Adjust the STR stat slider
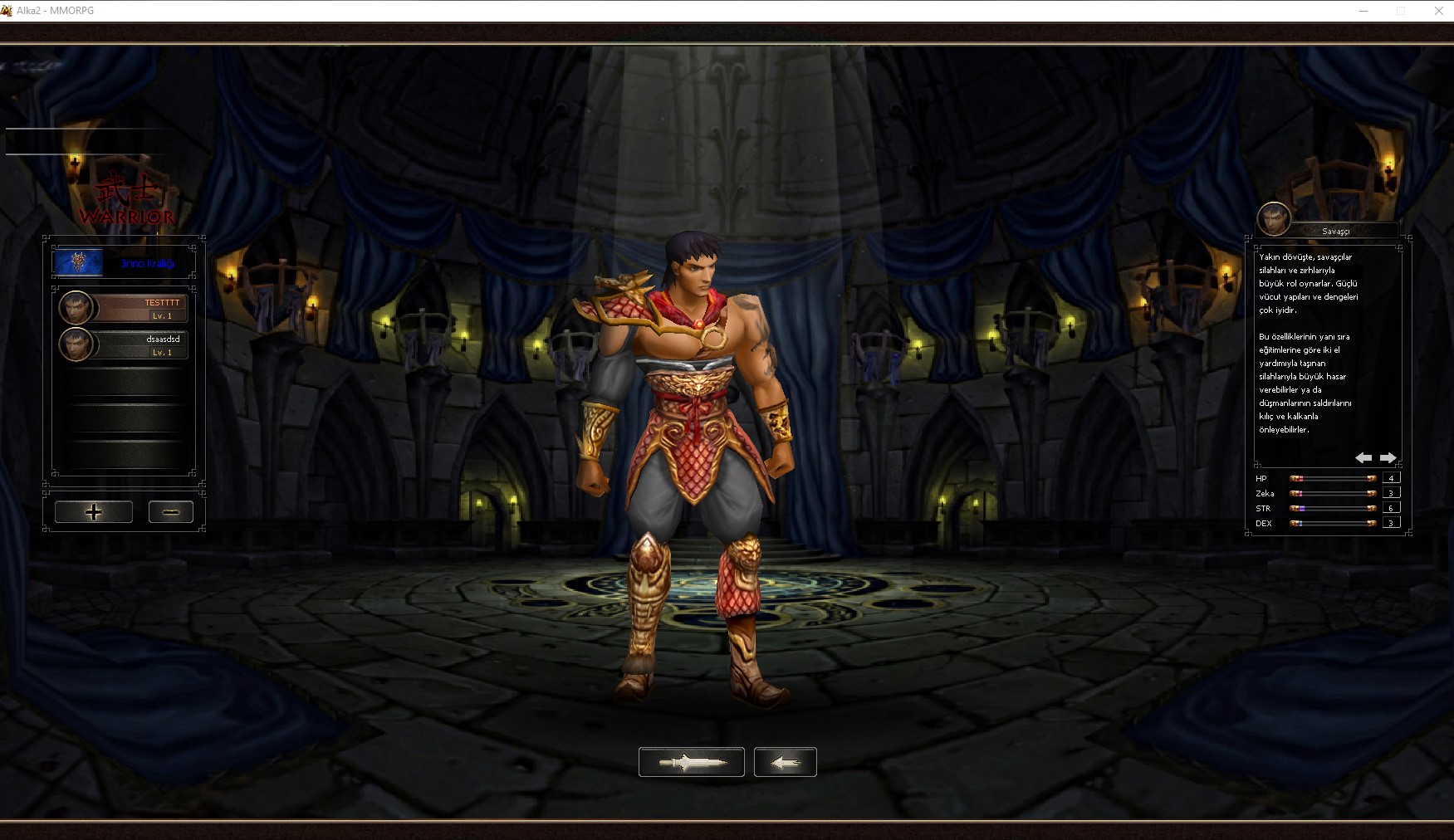 1333,508
